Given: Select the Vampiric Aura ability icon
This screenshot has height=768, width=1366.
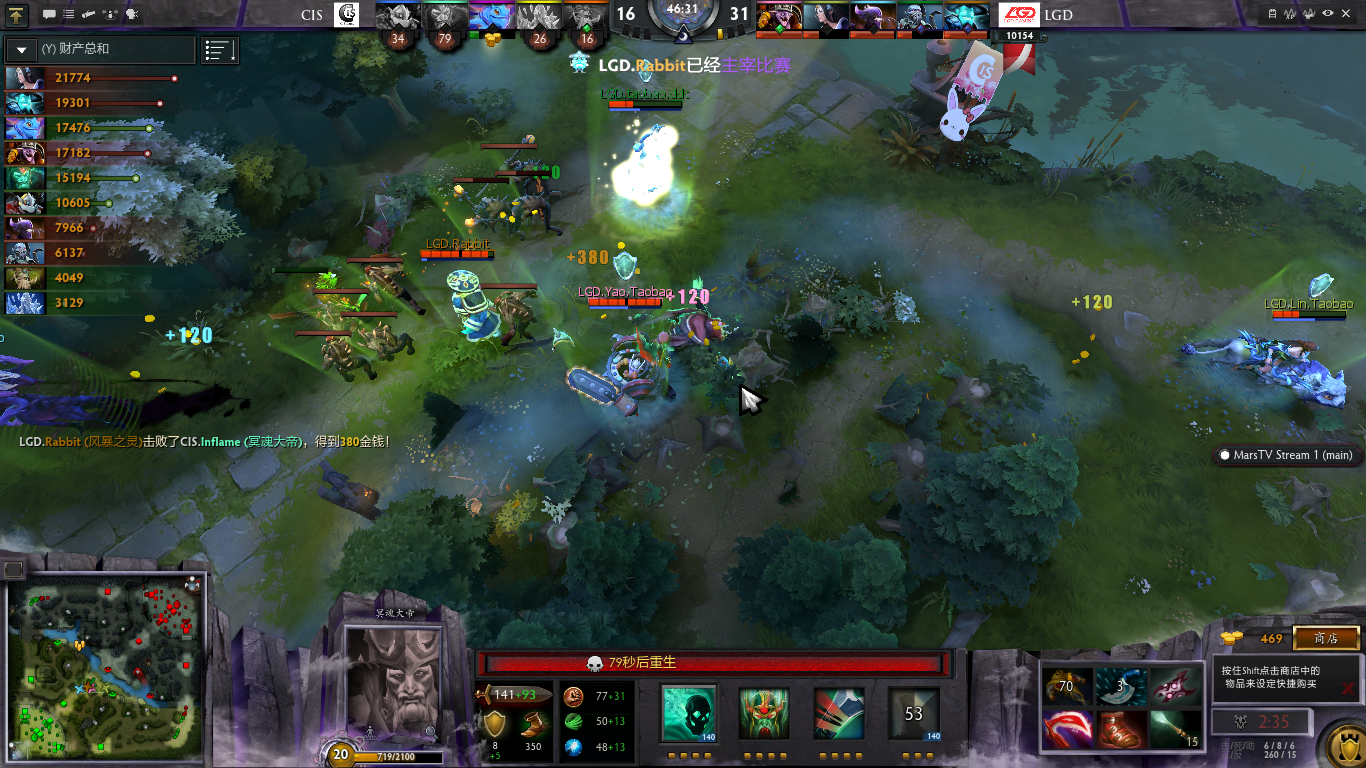Looking at the screenshot, I should tap(764, 714).
